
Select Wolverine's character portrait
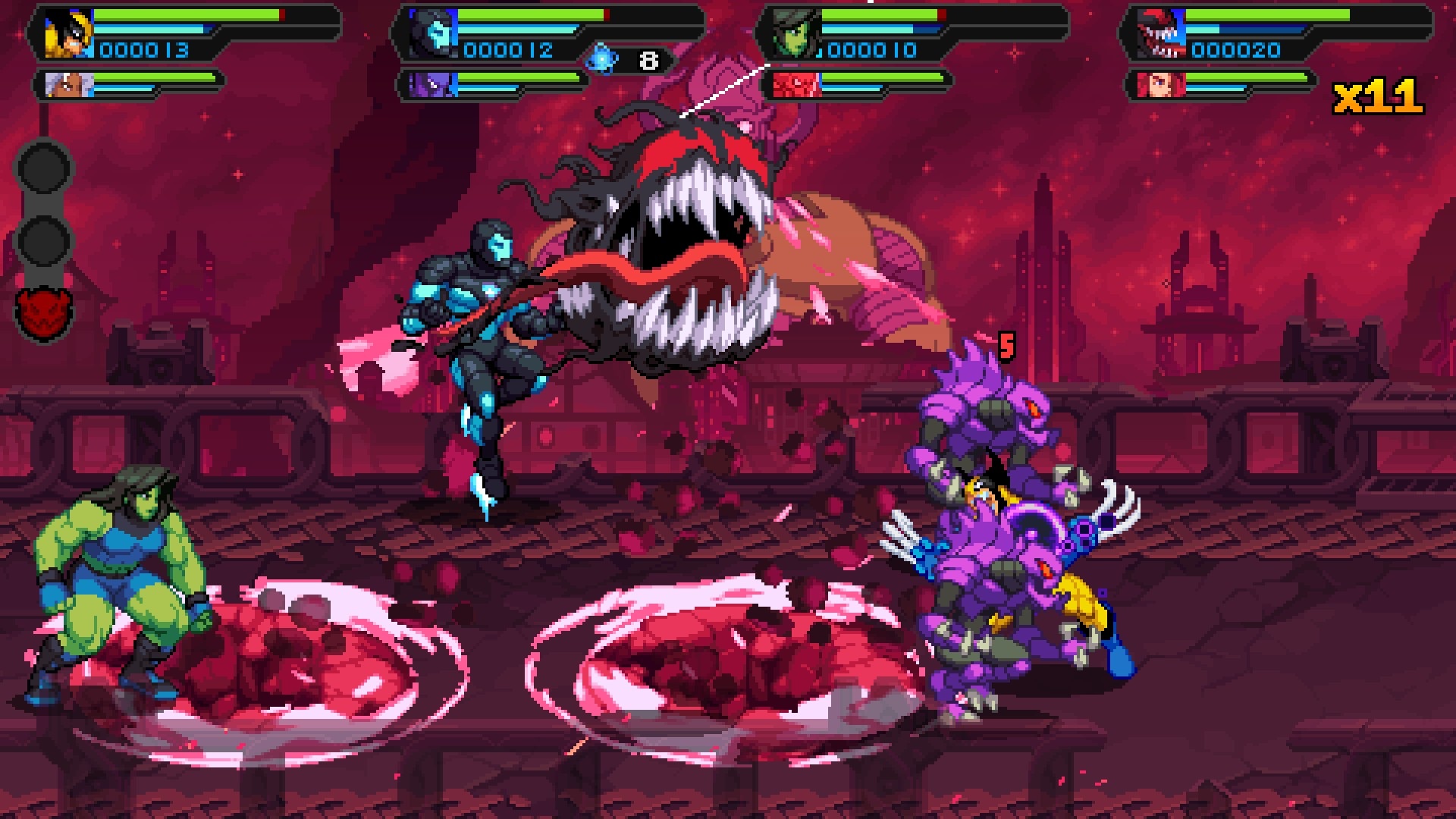67,35
